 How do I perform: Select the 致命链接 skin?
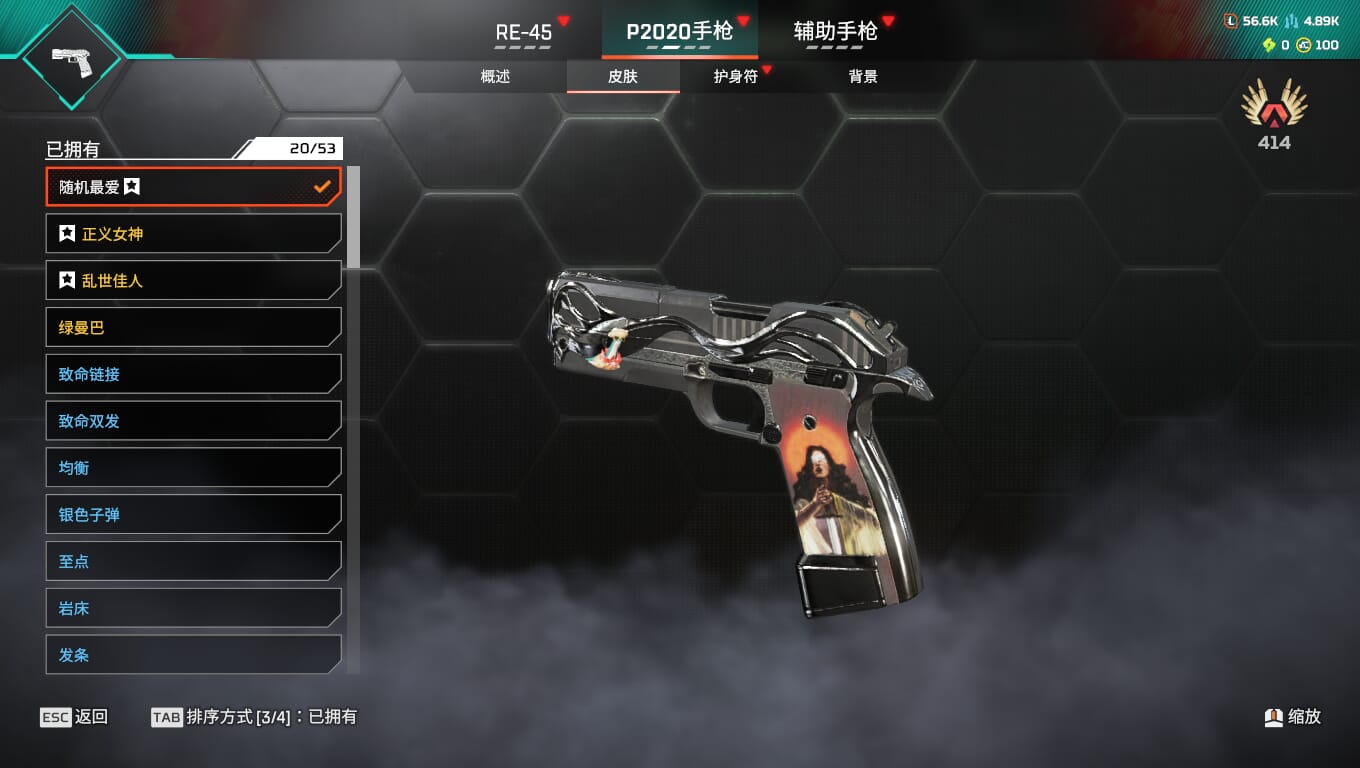coord(193,374)
